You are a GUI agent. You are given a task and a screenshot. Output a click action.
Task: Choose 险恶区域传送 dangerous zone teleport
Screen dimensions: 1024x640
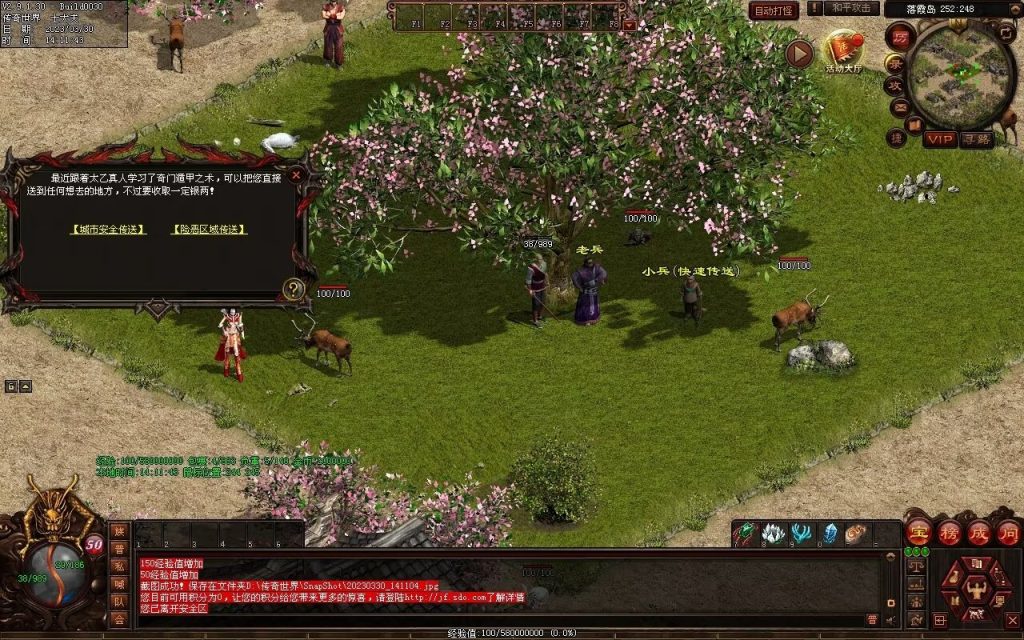coord(209,229)
